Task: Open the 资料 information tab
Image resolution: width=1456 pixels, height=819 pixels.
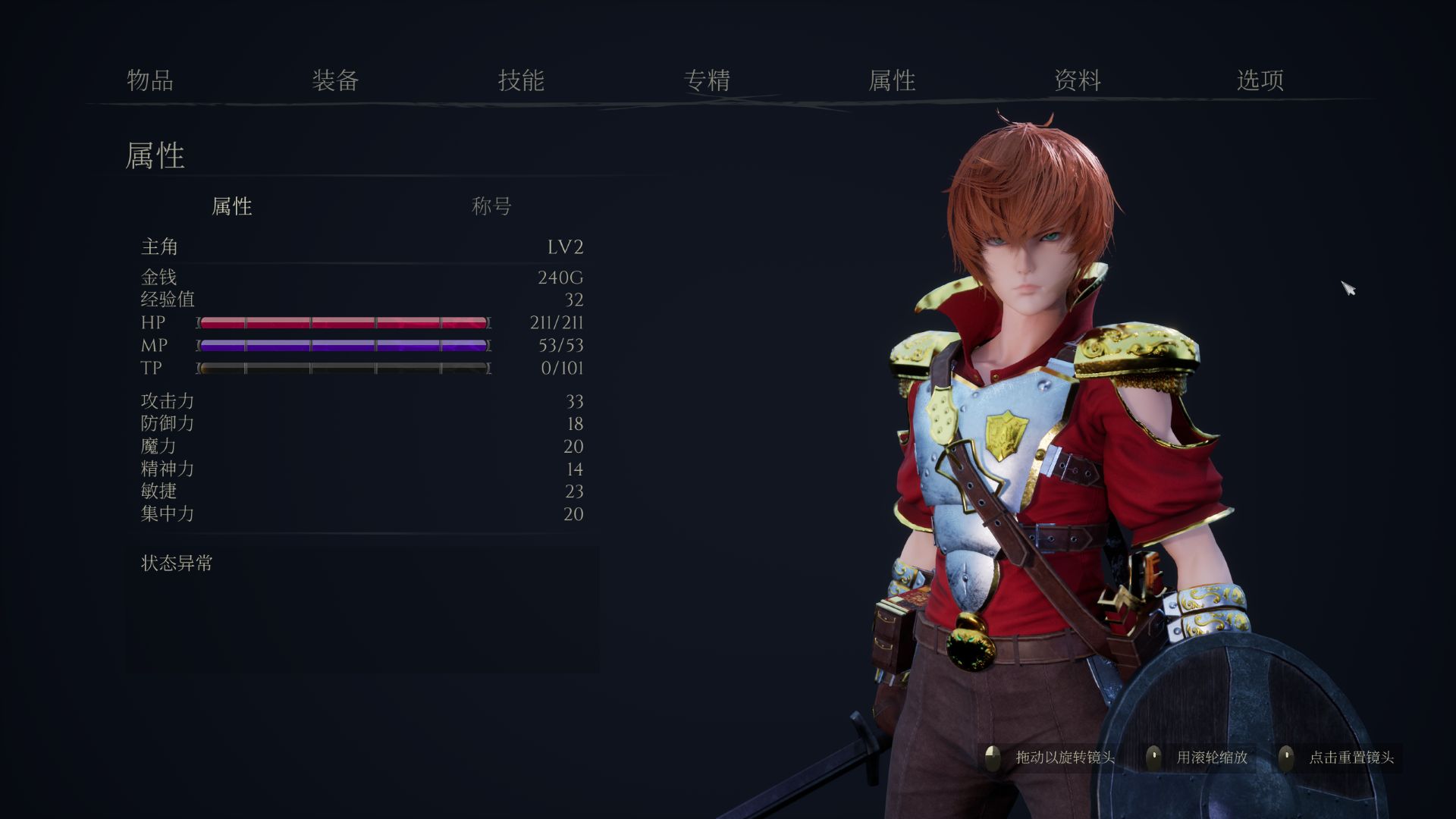Action: (x=1078, y=80)
